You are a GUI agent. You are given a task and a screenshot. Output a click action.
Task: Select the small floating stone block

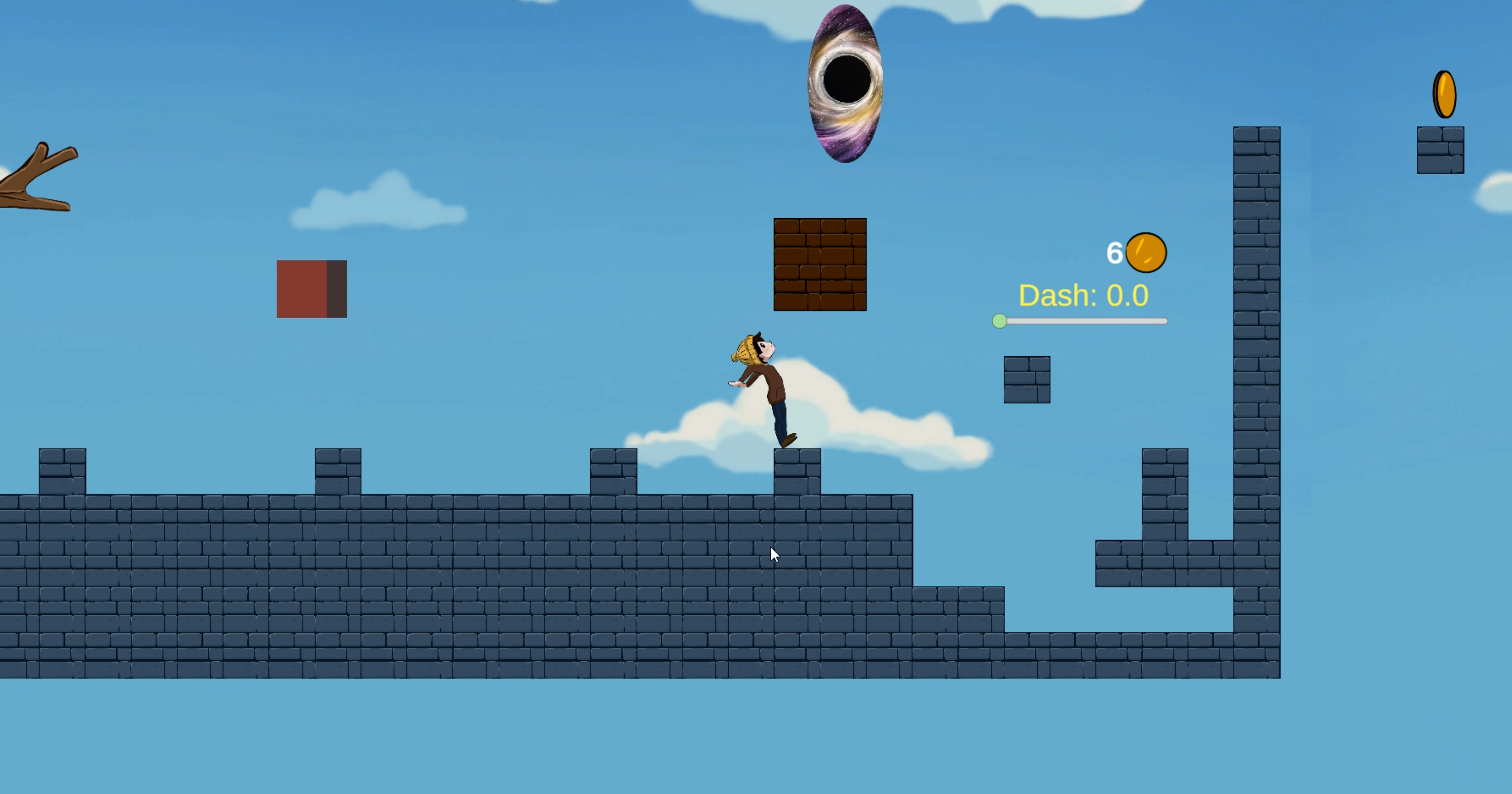1027,380
